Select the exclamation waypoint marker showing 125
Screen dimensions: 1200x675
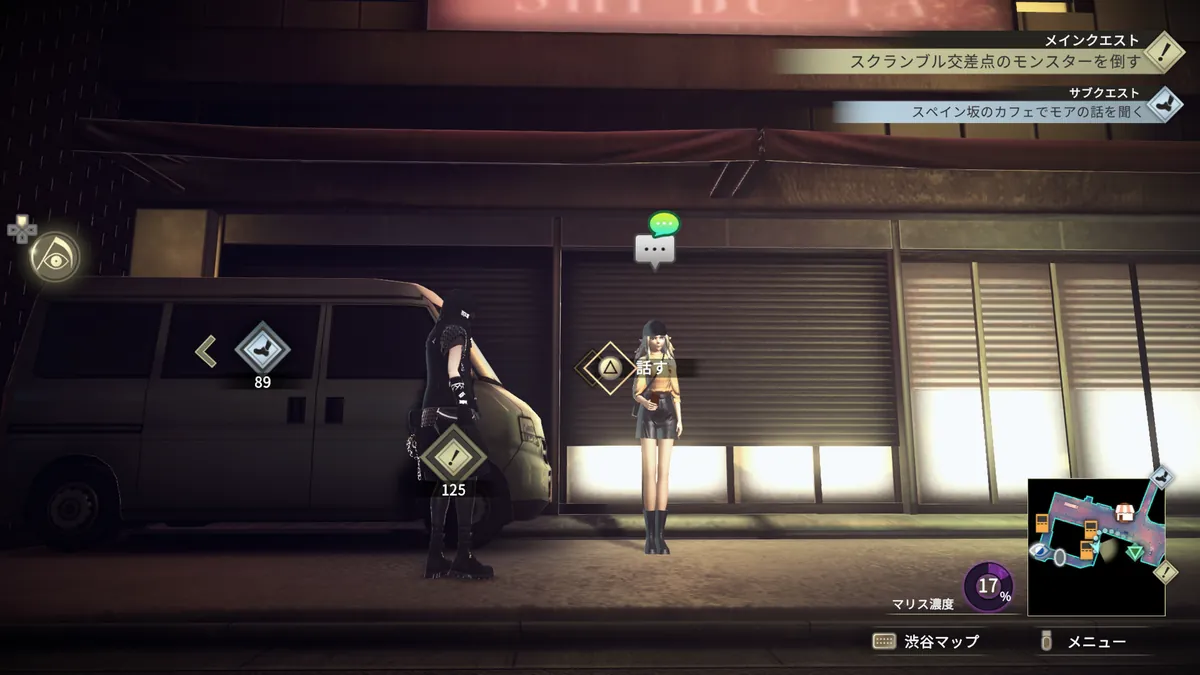pos(453,457)
